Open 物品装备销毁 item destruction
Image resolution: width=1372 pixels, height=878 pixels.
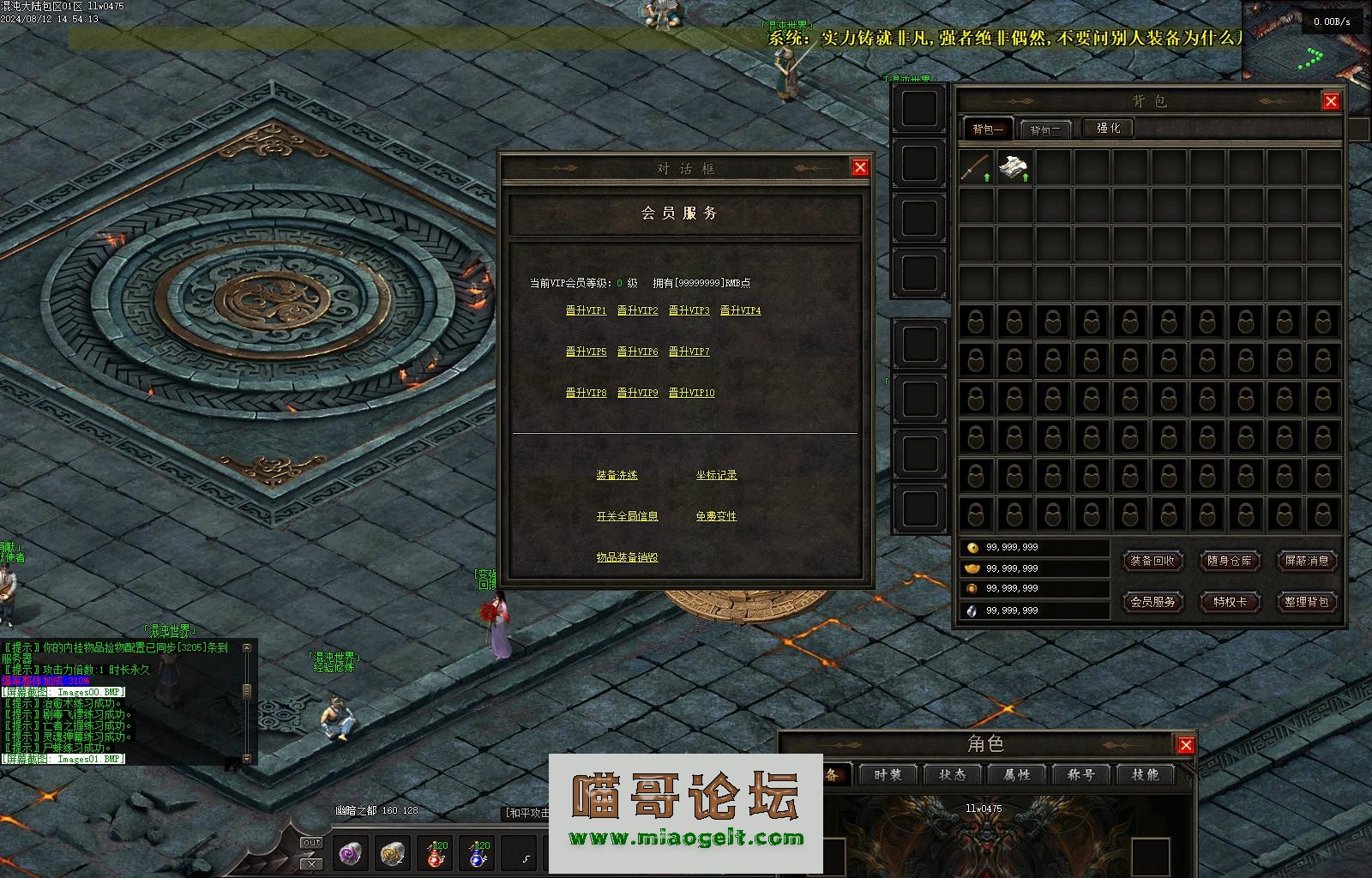[627, 557]
